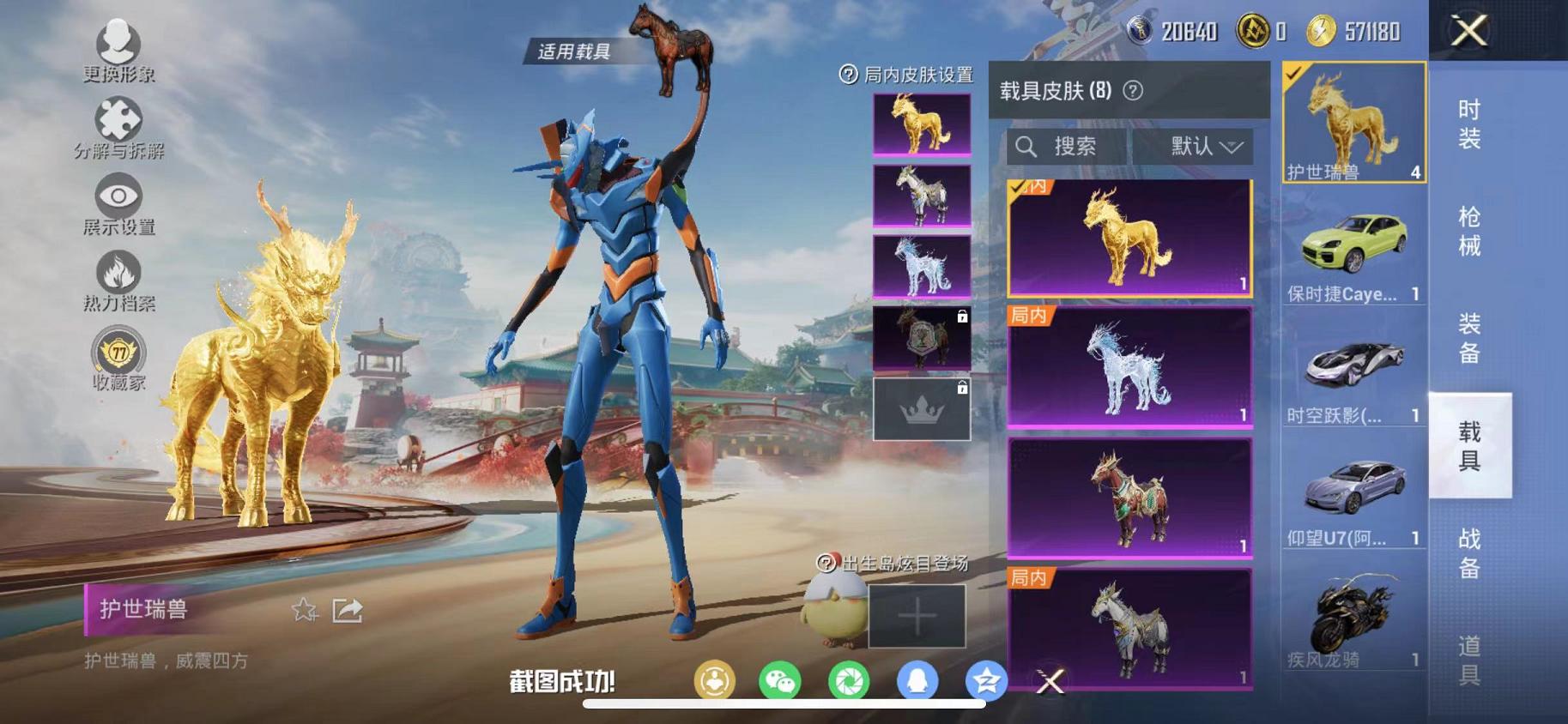Open 展示设置 via the eye icon
The height and width of the screenshot is (724, 1568).
click(120, 195)
